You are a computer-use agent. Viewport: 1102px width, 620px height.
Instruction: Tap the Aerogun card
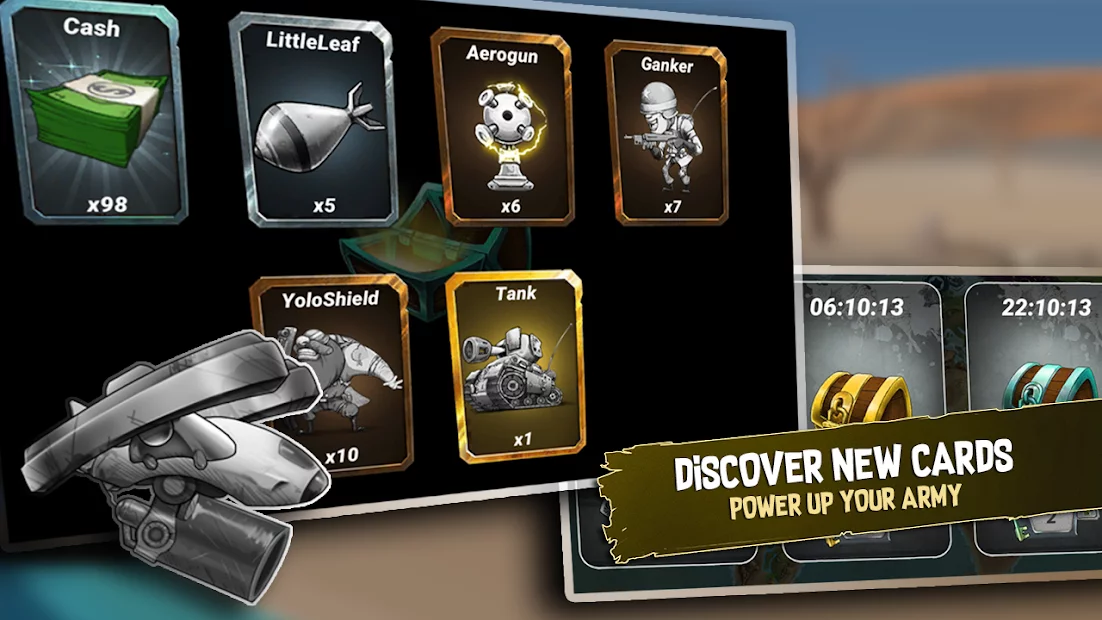pyautogui.click(x=502, y=127)
